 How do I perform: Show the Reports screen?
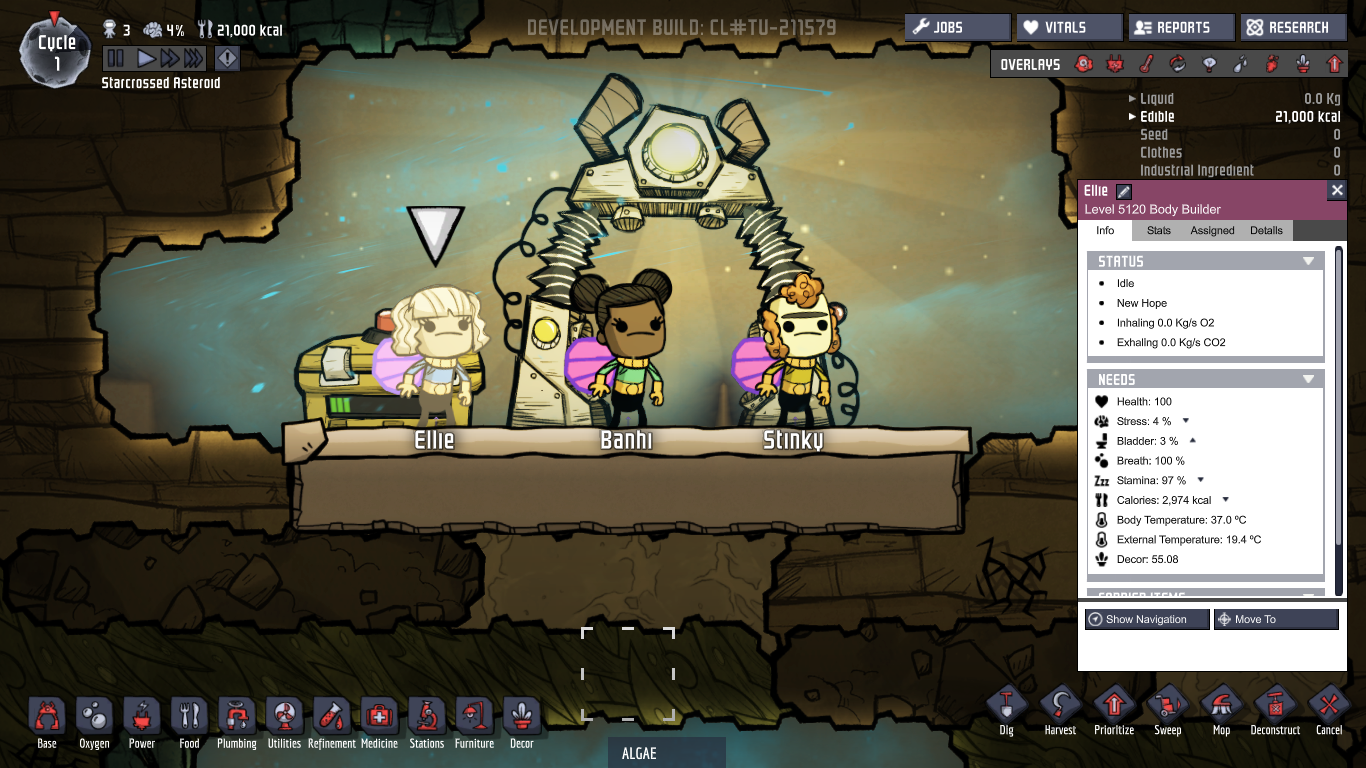click(x=1181, y=28)
